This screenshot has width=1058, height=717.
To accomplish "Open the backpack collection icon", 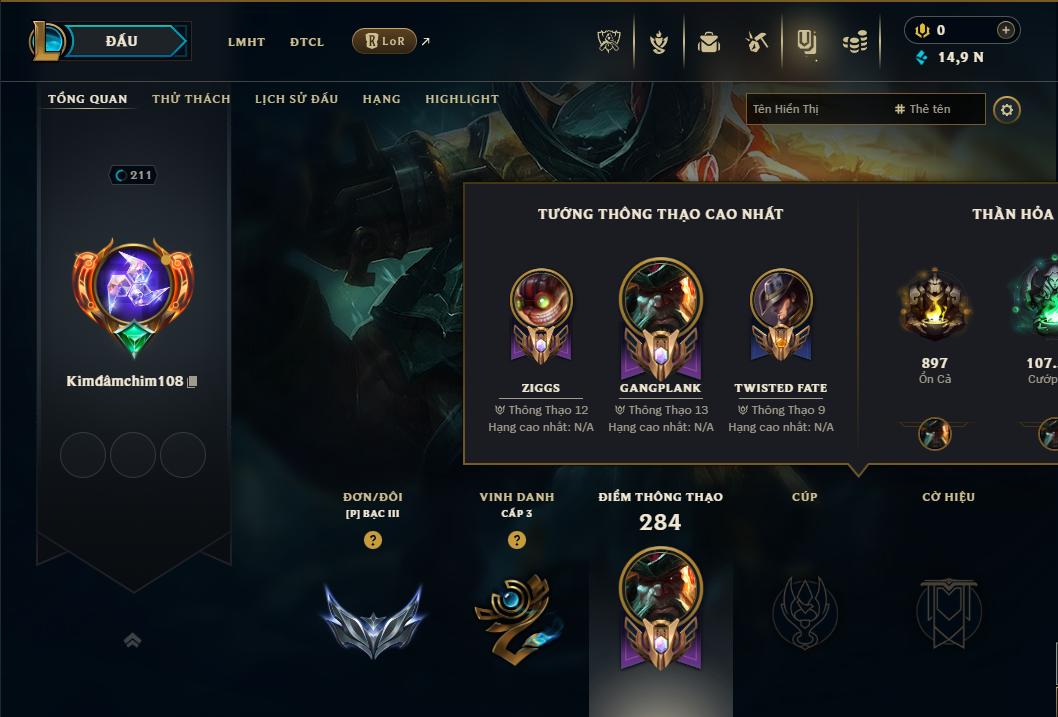I will (709, 42).
